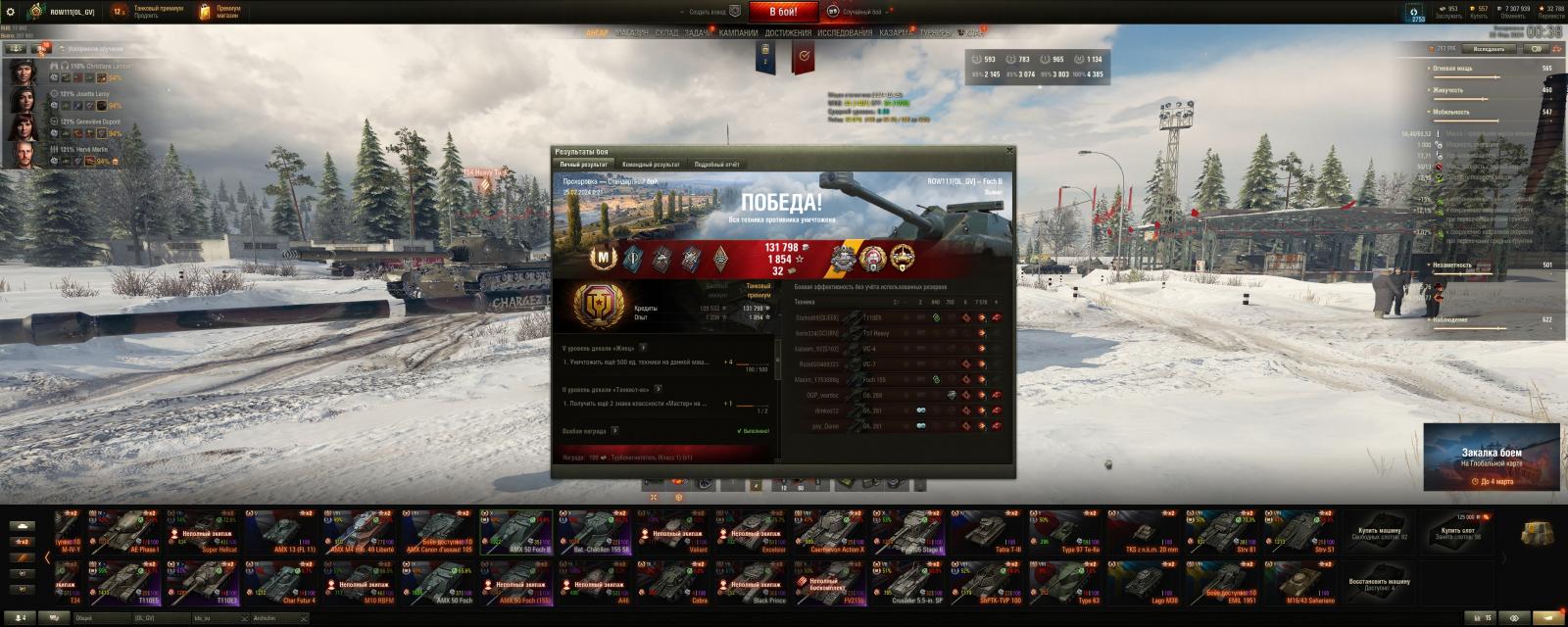Open the Достижения menu

point(788,32)
